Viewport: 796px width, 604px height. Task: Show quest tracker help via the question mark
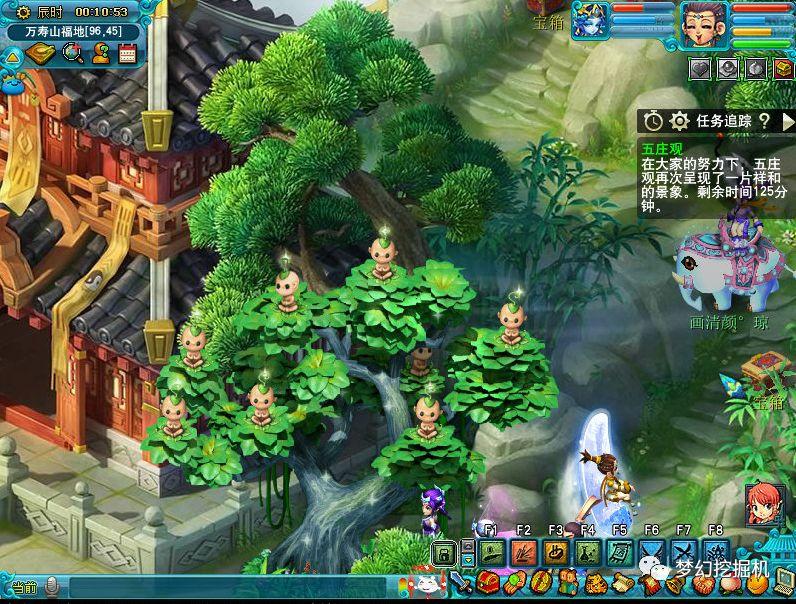763,121
